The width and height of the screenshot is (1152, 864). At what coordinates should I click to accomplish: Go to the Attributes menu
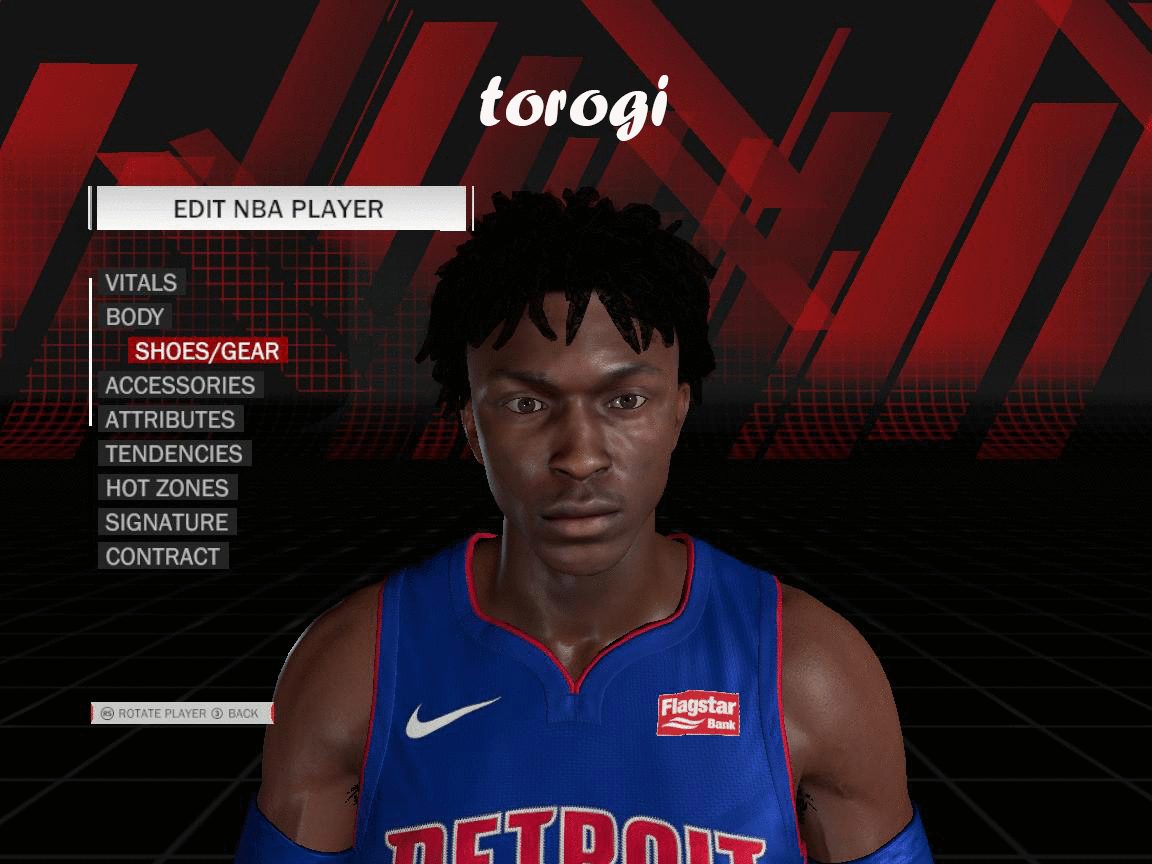tap(170, 420)
